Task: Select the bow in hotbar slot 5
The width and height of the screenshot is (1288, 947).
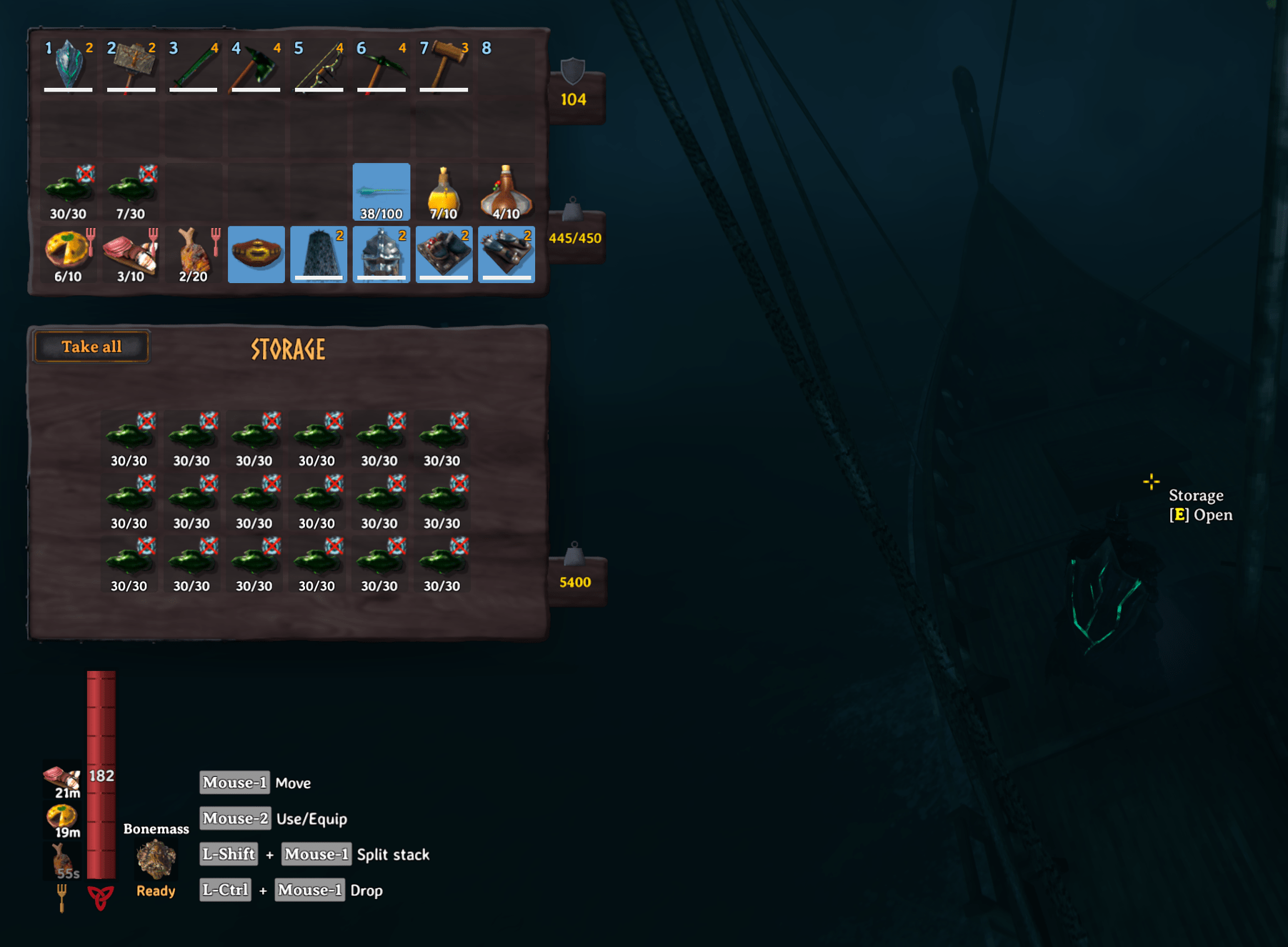Action: 319,68
